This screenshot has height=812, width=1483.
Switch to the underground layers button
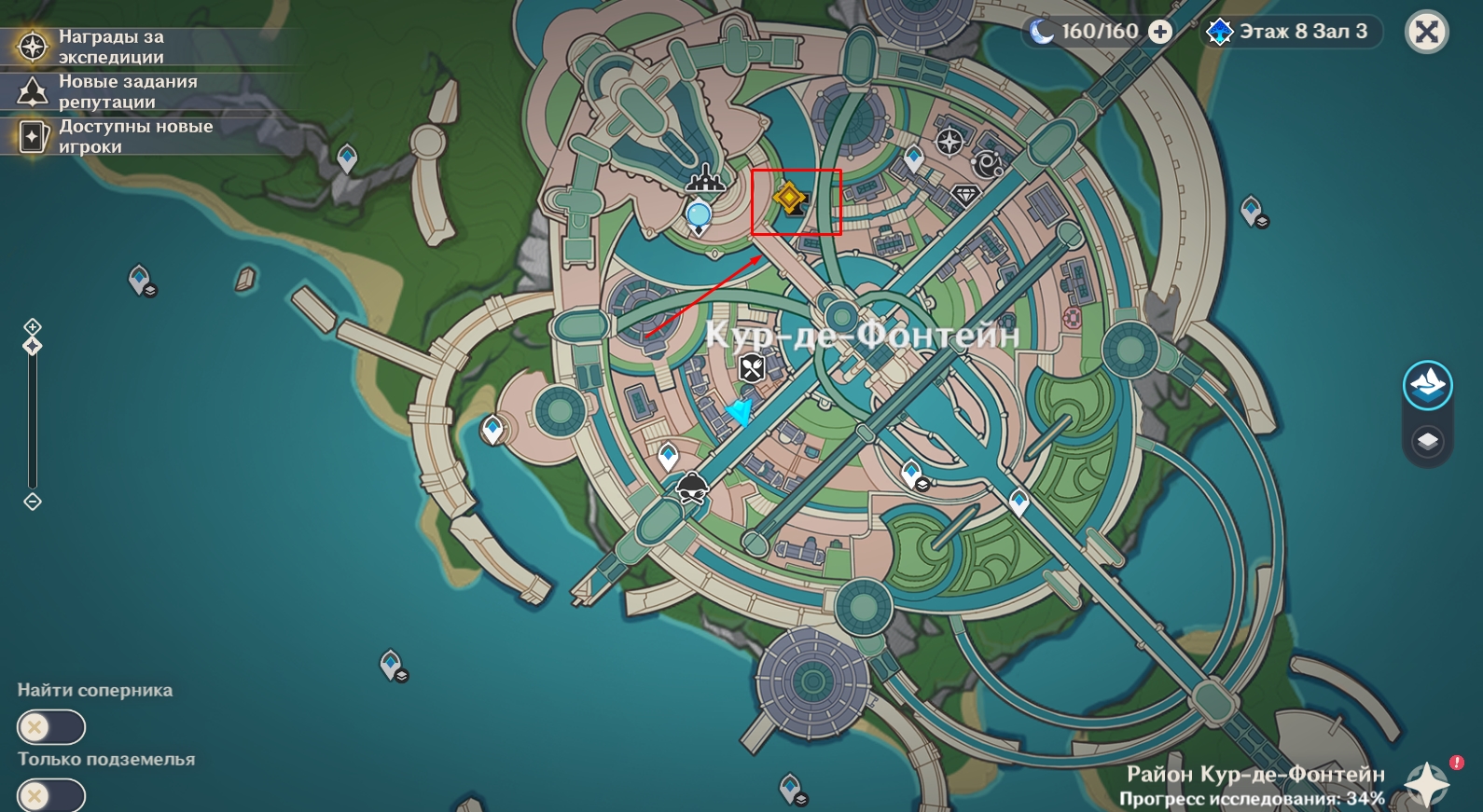click(x=1428, y=440)
